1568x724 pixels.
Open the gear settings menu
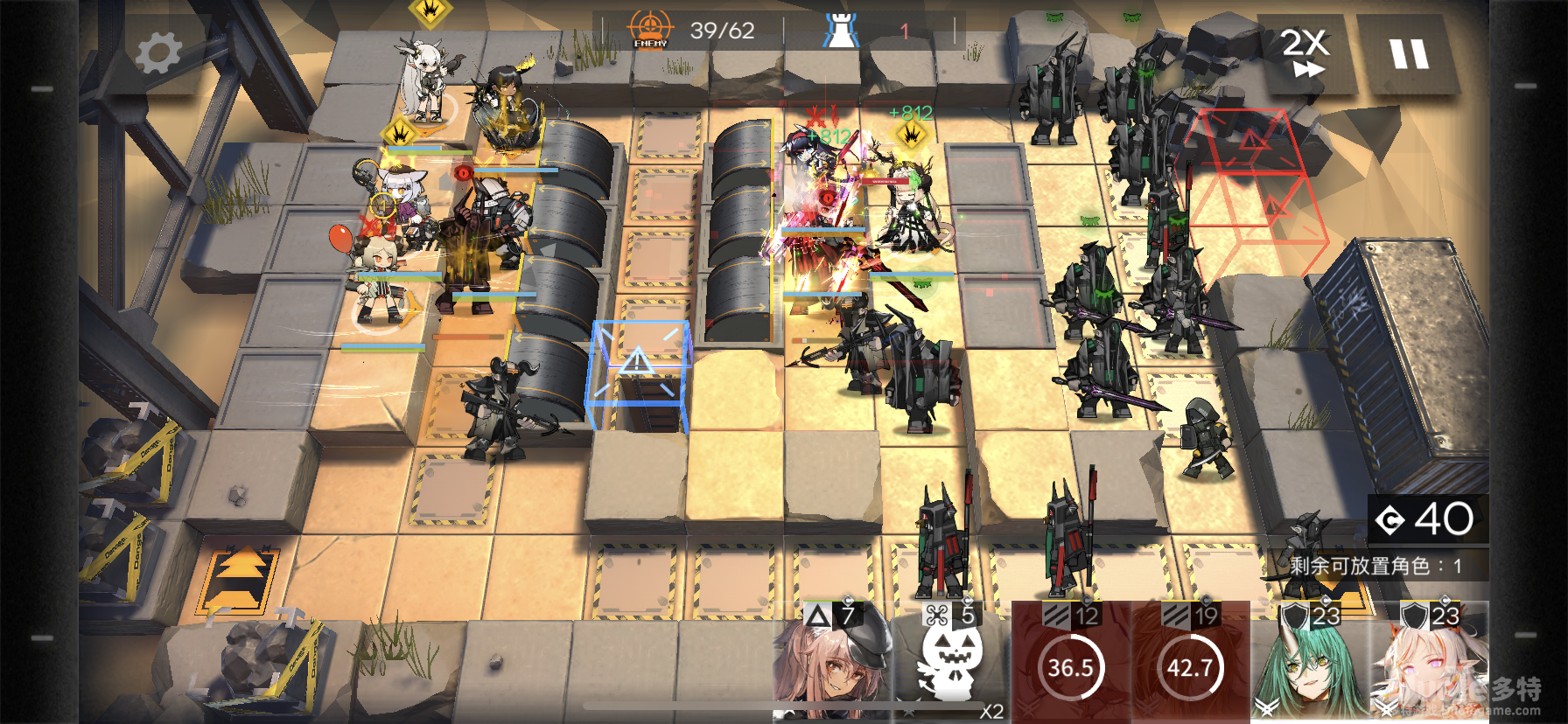coord(158,53)
